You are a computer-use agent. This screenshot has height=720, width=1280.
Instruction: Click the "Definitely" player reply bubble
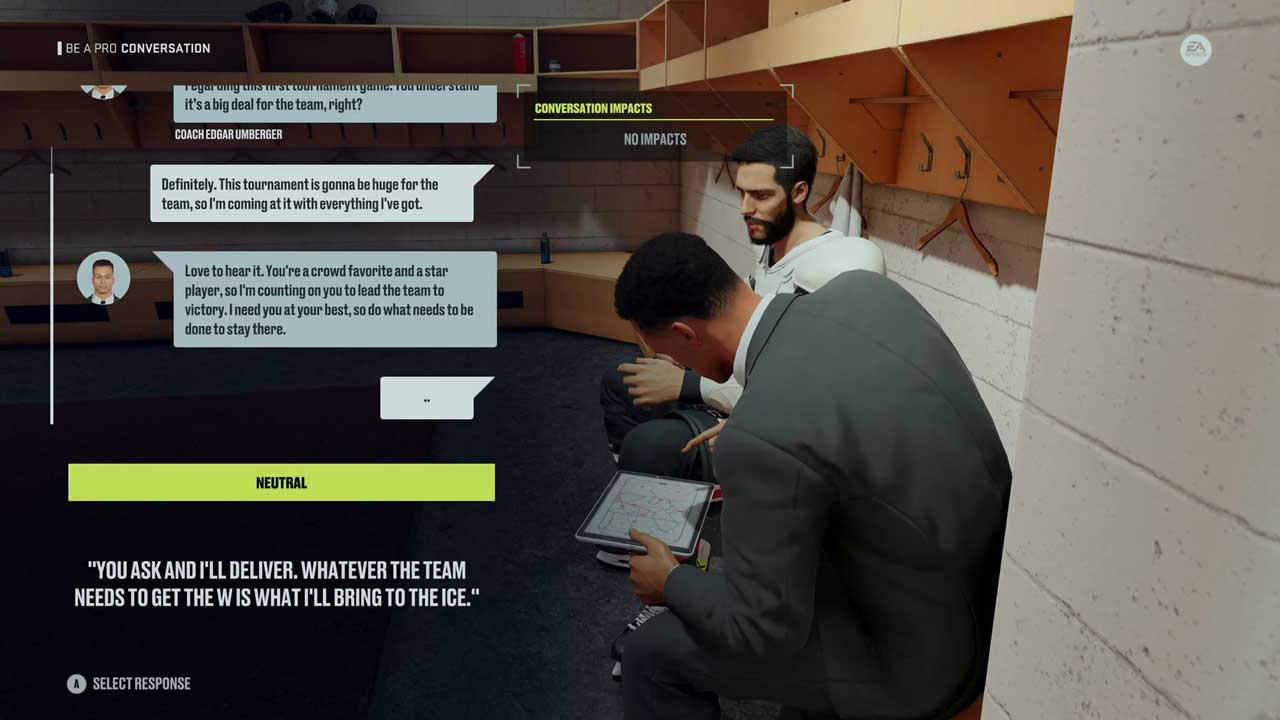[312, 194]
